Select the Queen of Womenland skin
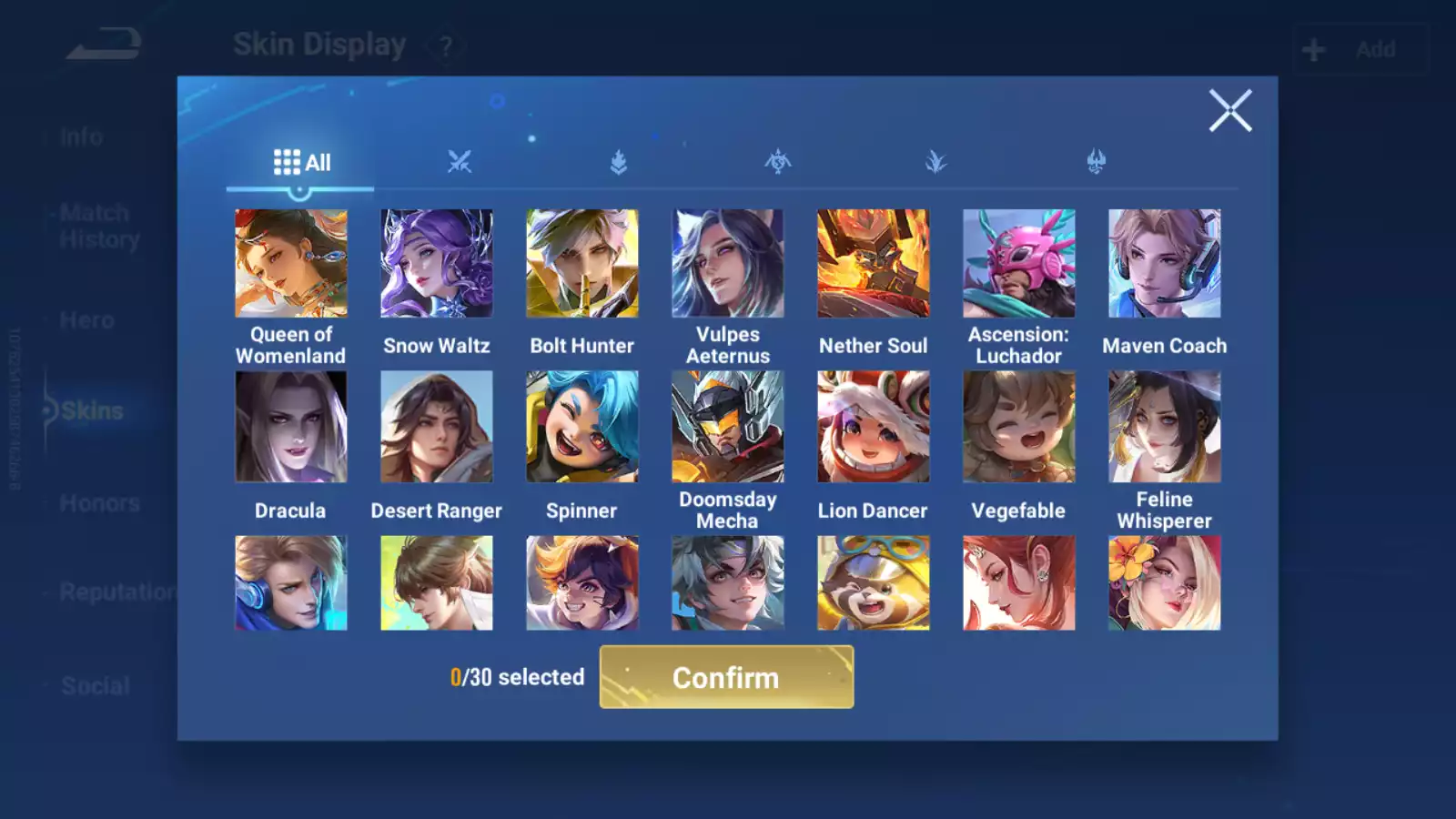1456x819 pixels. click(291, 264)
